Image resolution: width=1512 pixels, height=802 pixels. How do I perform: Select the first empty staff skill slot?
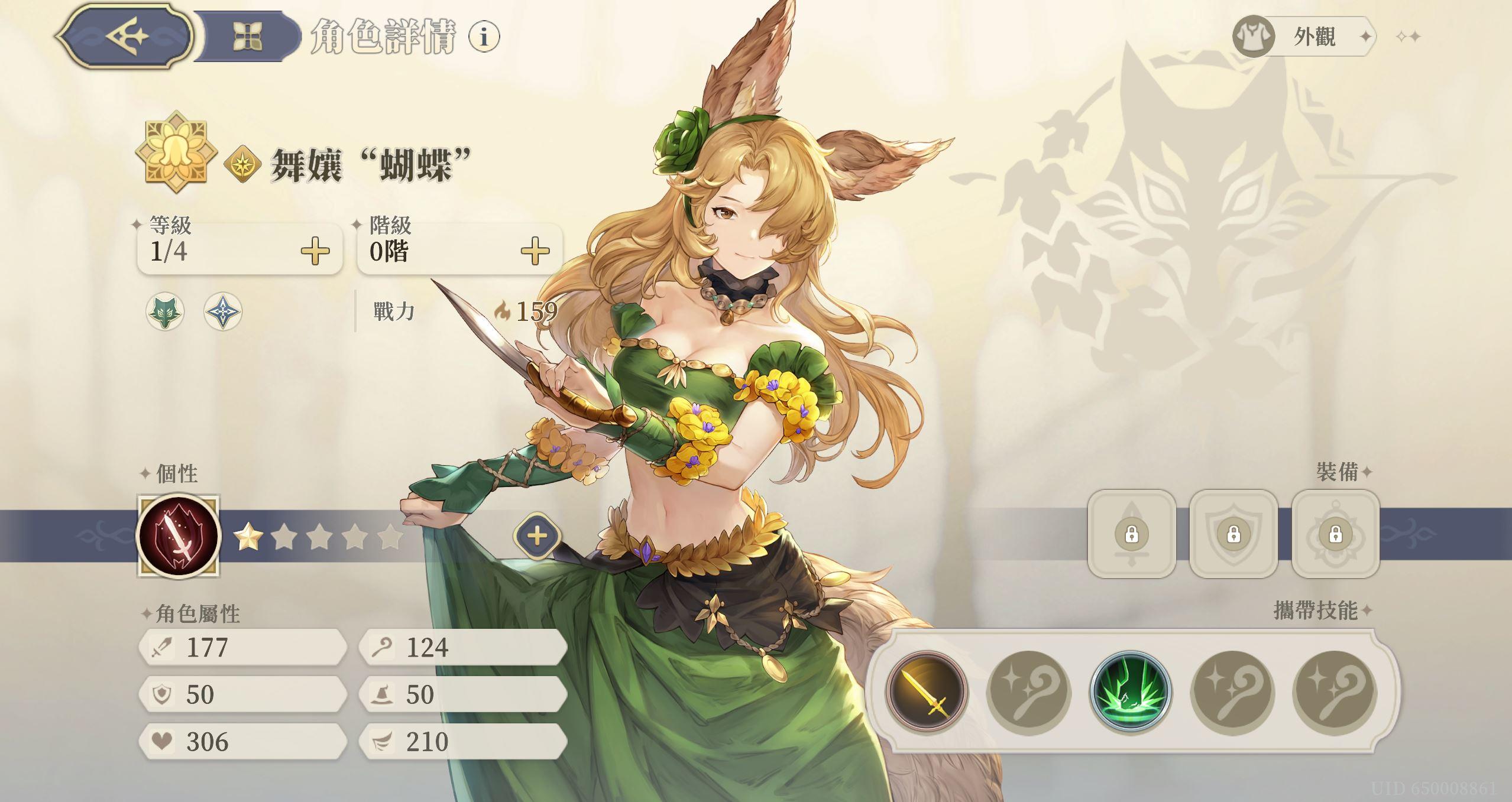tap(1030, 693)
